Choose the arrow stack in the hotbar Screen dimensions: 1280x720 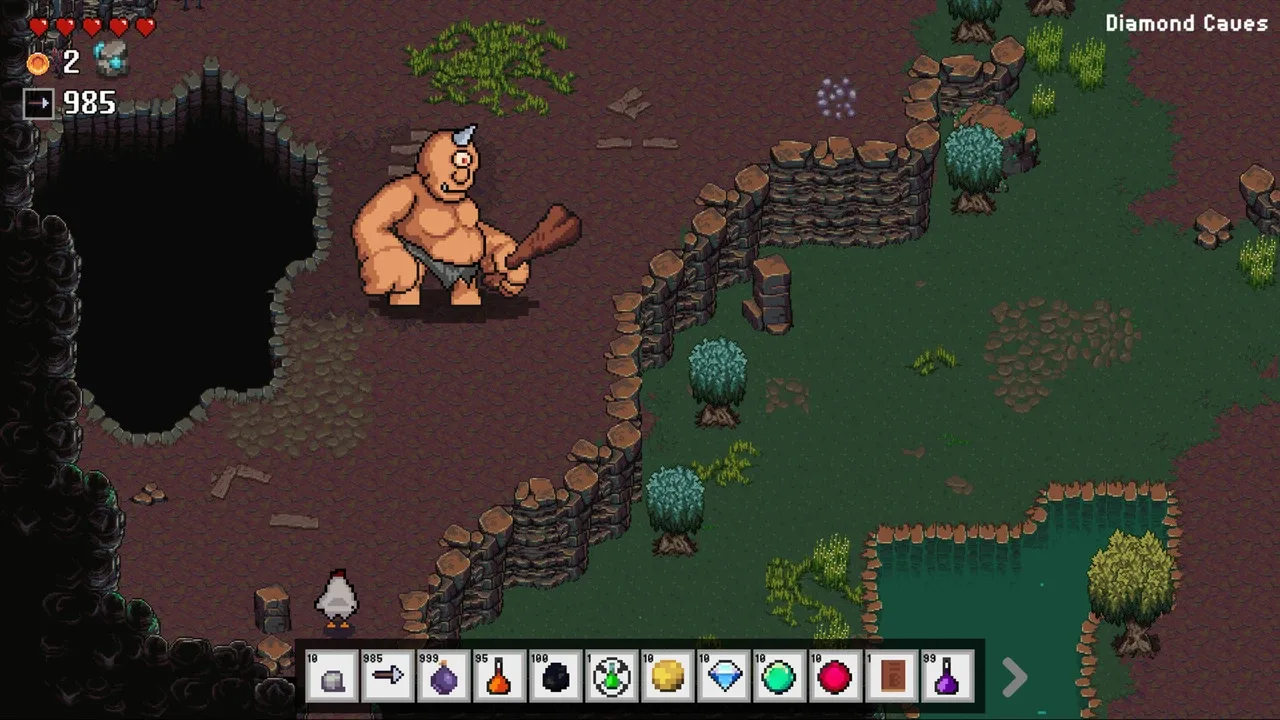coord(388,676)
